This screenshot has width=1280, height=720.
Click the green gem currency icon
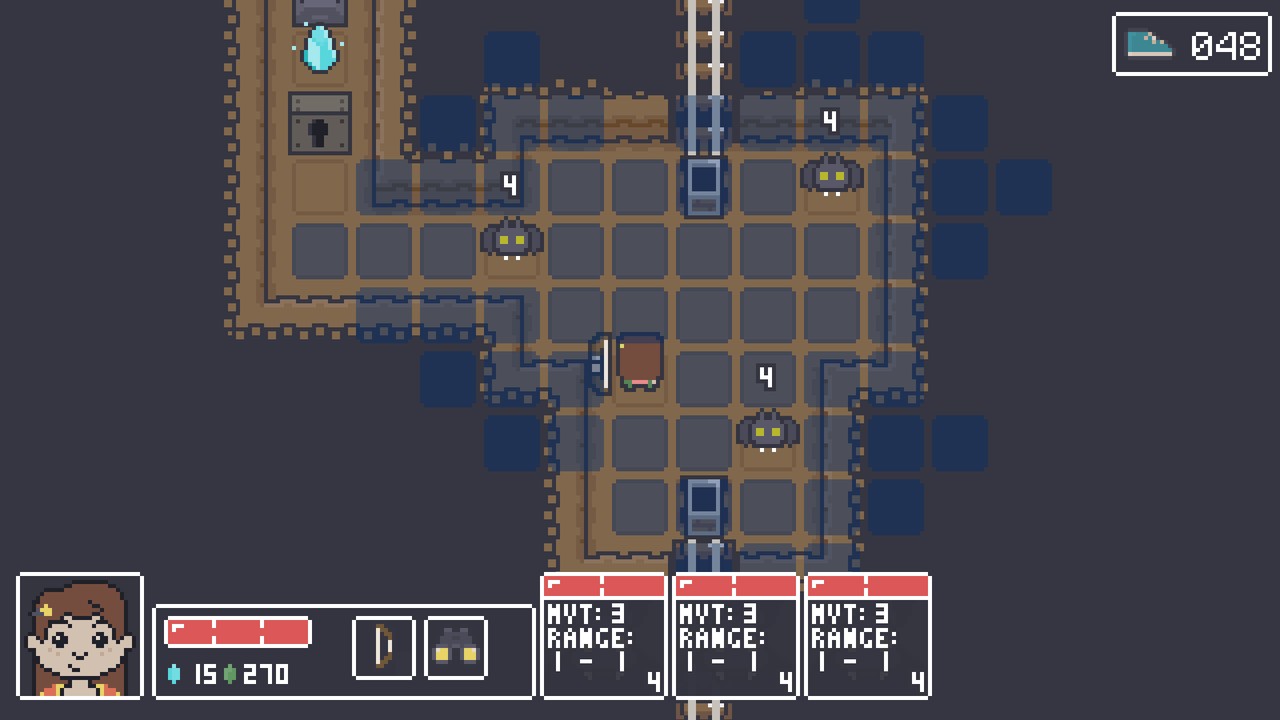pos(228,675)
